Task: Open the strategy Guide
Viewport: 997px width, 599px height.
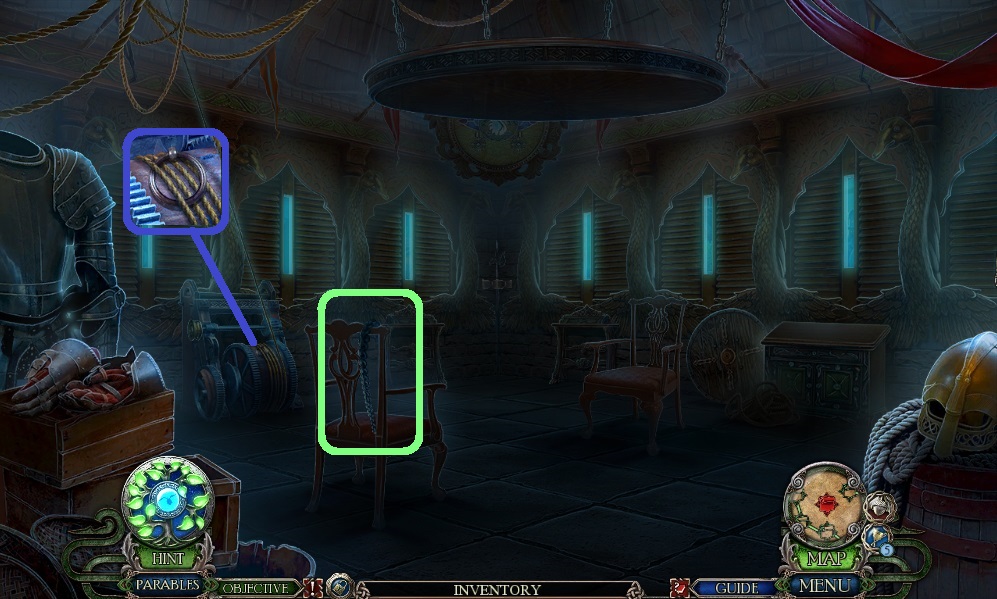Action: 736,589
